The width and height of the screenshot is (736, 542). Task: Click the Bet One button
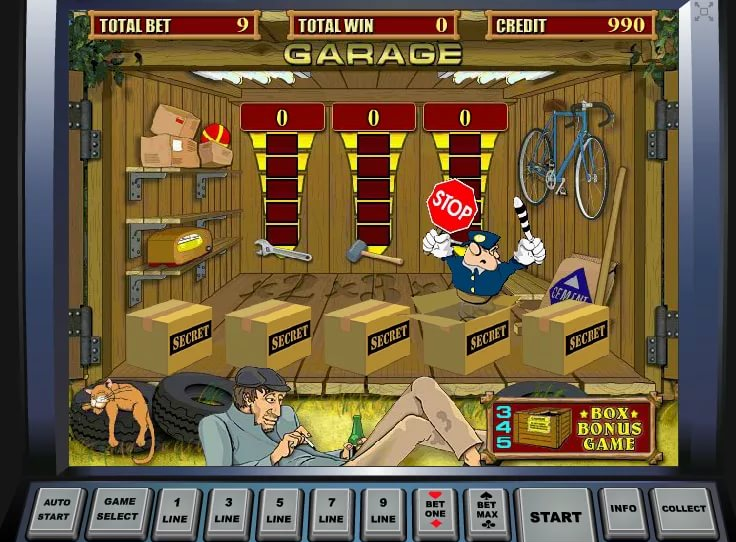(435, 513)
